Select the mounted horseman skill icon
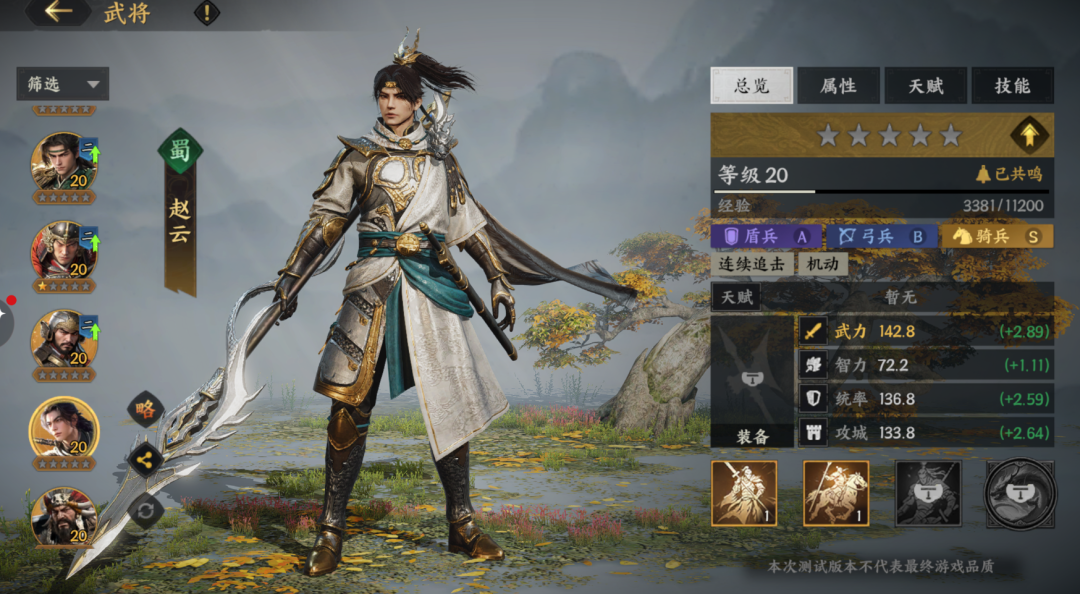This screenshot has height=594, width=1080. 836,493
